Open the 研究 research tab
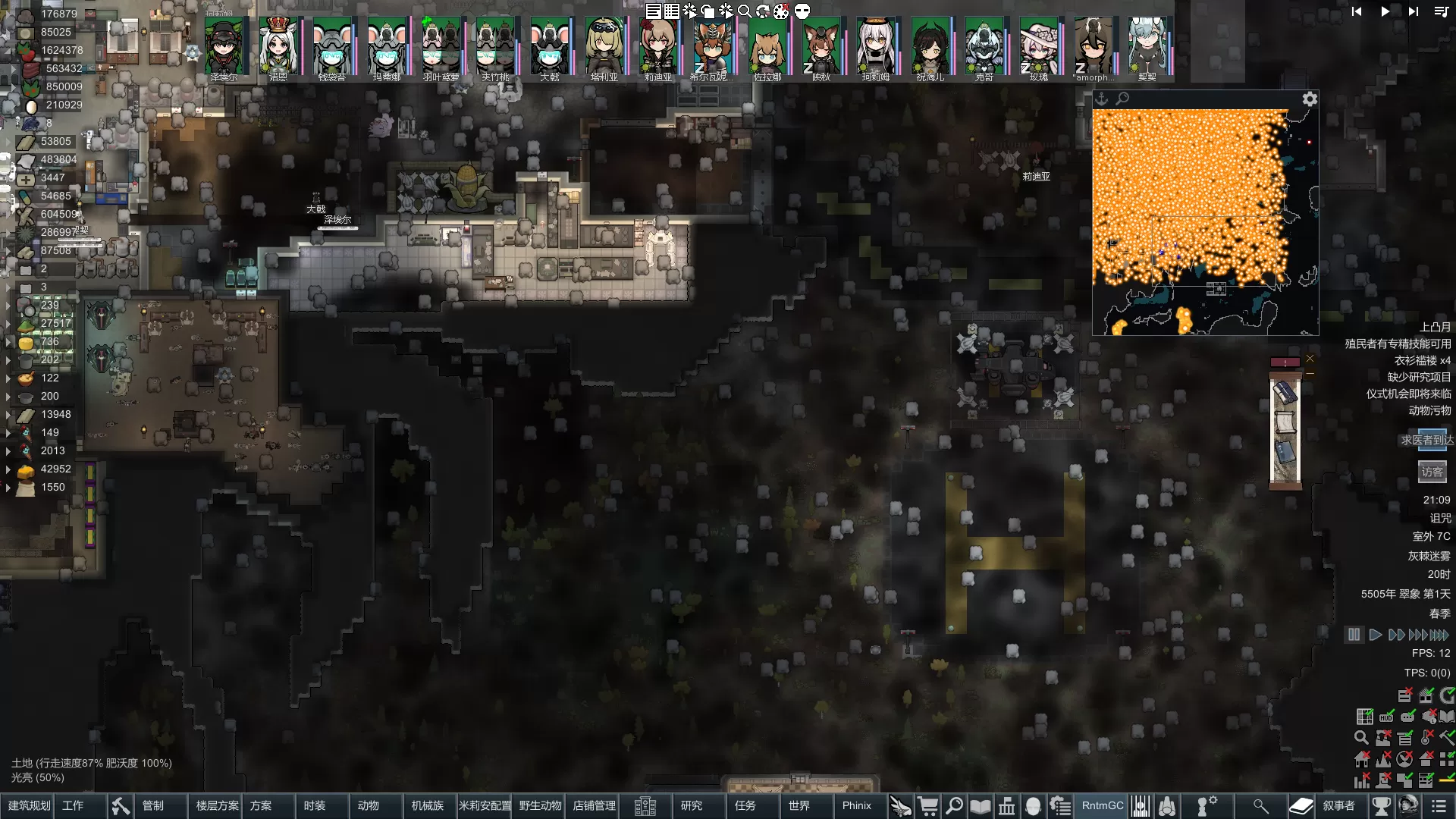The width and height of the screenshot is (1456, 819). point(692,805)
